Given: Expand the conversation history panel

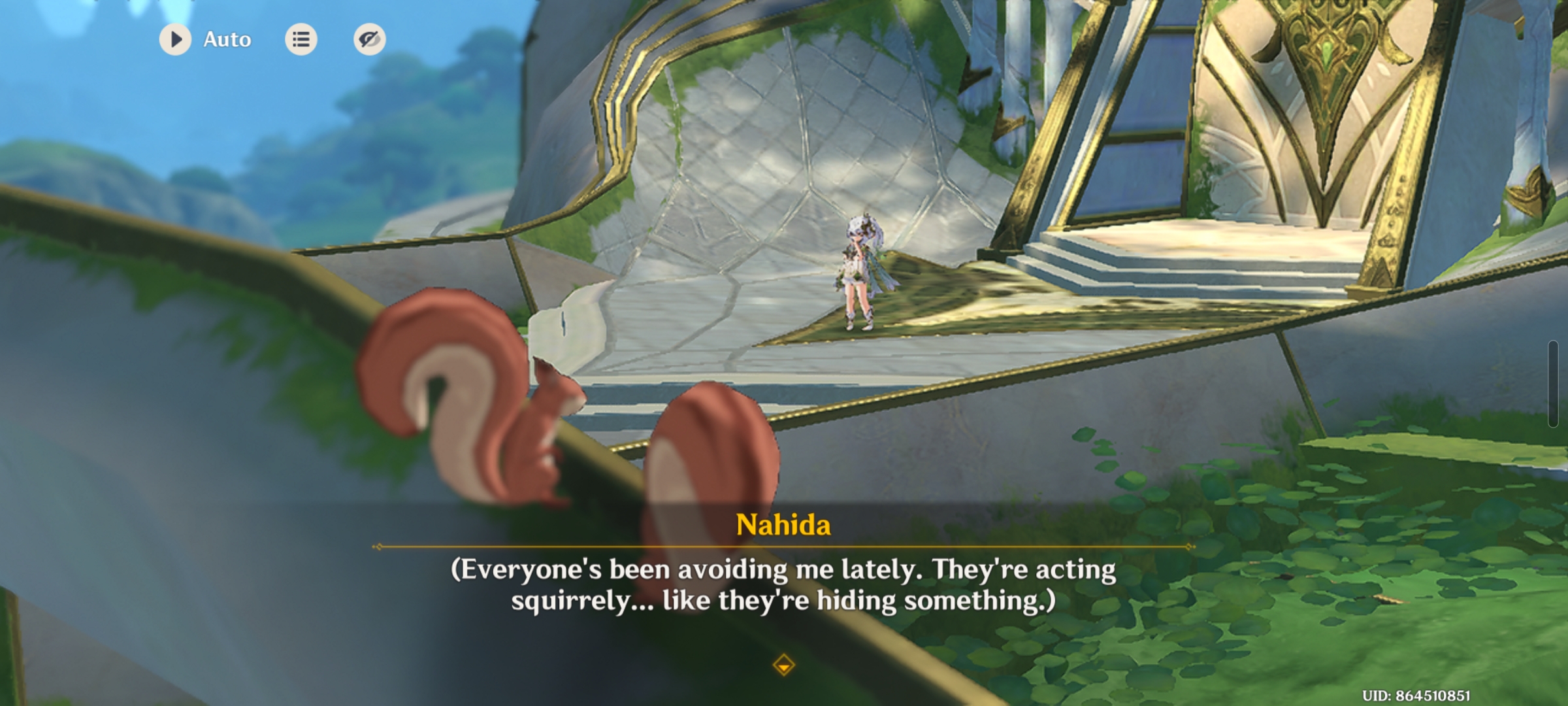Looking at the screenshot, I should [x=301, y=39].
